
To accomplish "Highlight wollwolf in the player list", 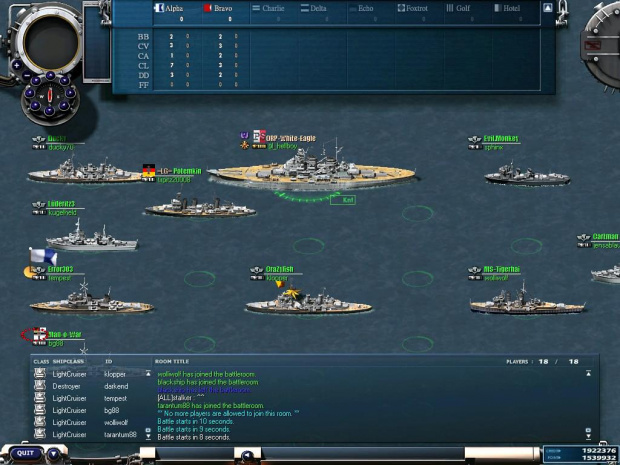I will coord(117,422).
